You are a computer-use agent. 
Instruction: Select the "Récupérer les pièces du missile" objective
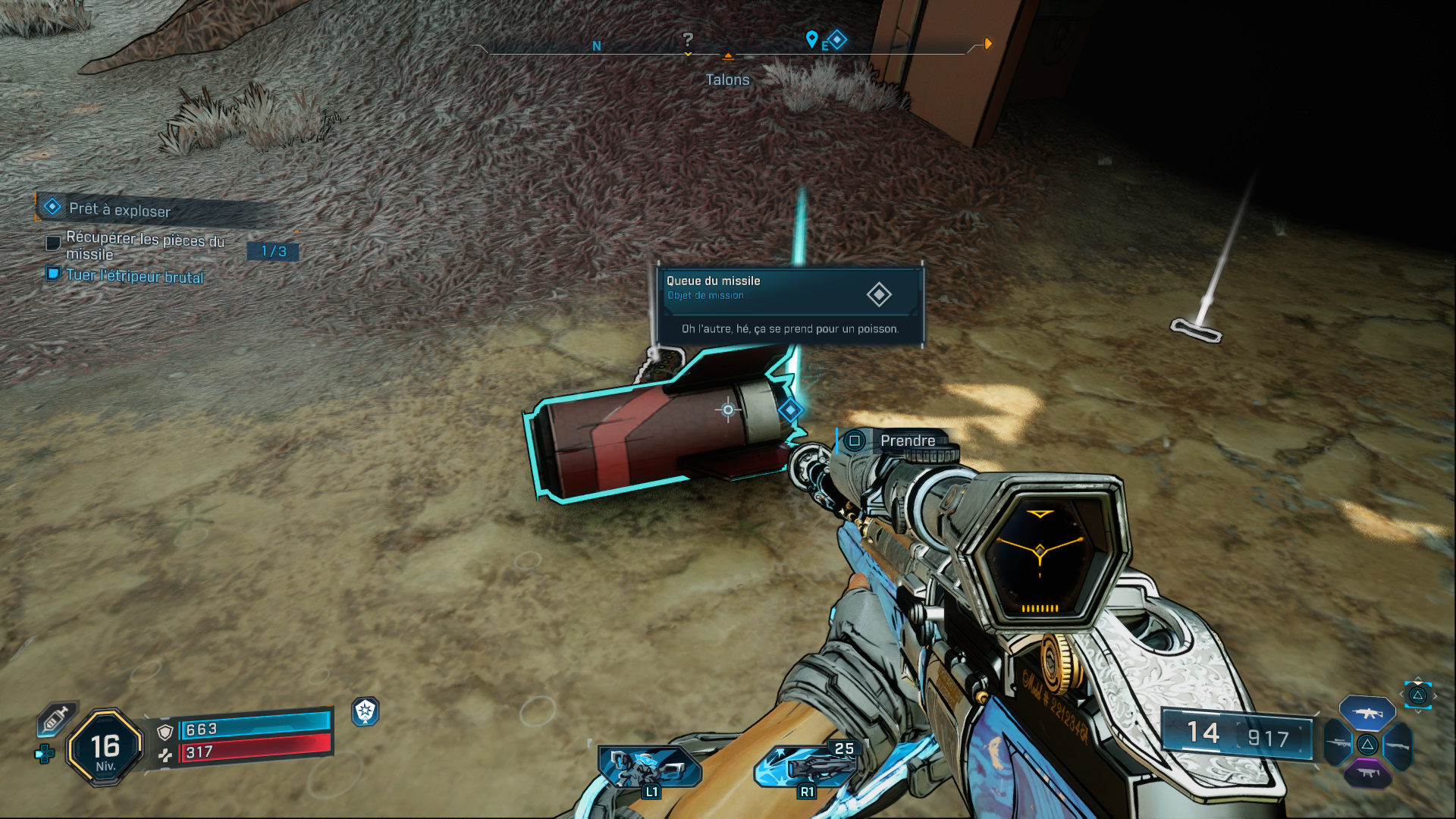click(x=145, y=246)
